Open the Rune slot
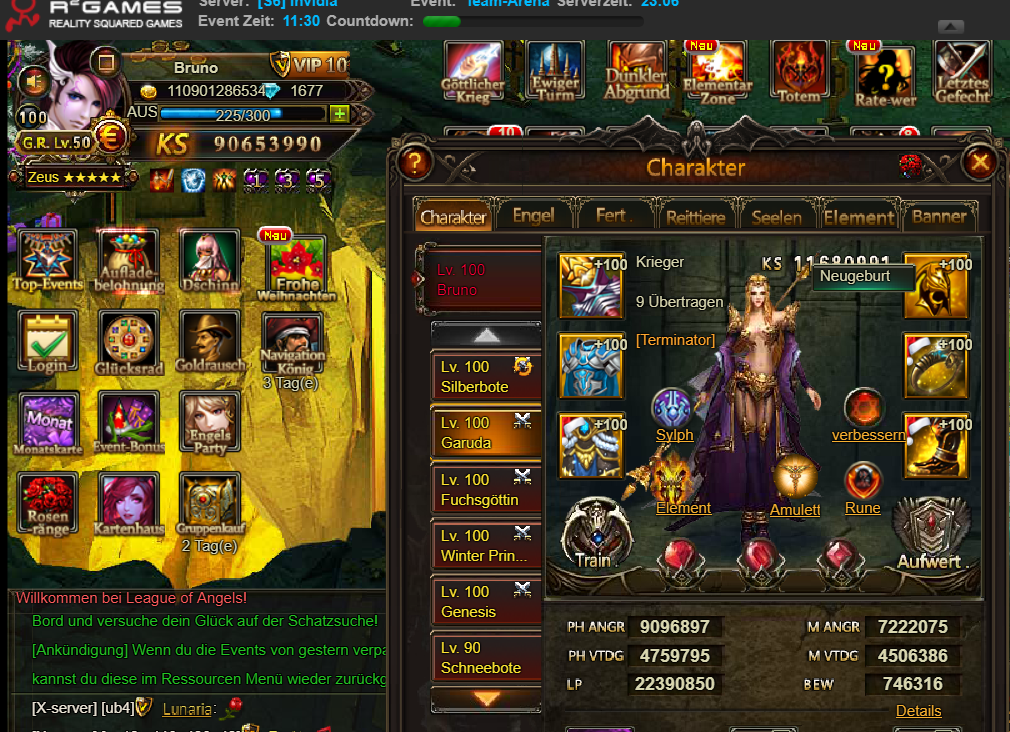1010x732 pixels. click(x=862, y=480)
